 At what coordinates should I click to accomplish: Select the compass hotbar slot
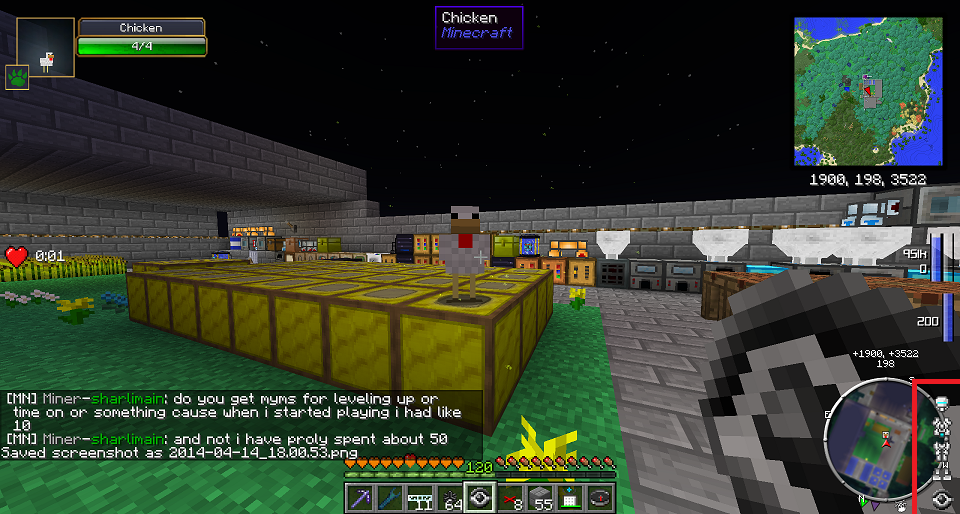601,498
